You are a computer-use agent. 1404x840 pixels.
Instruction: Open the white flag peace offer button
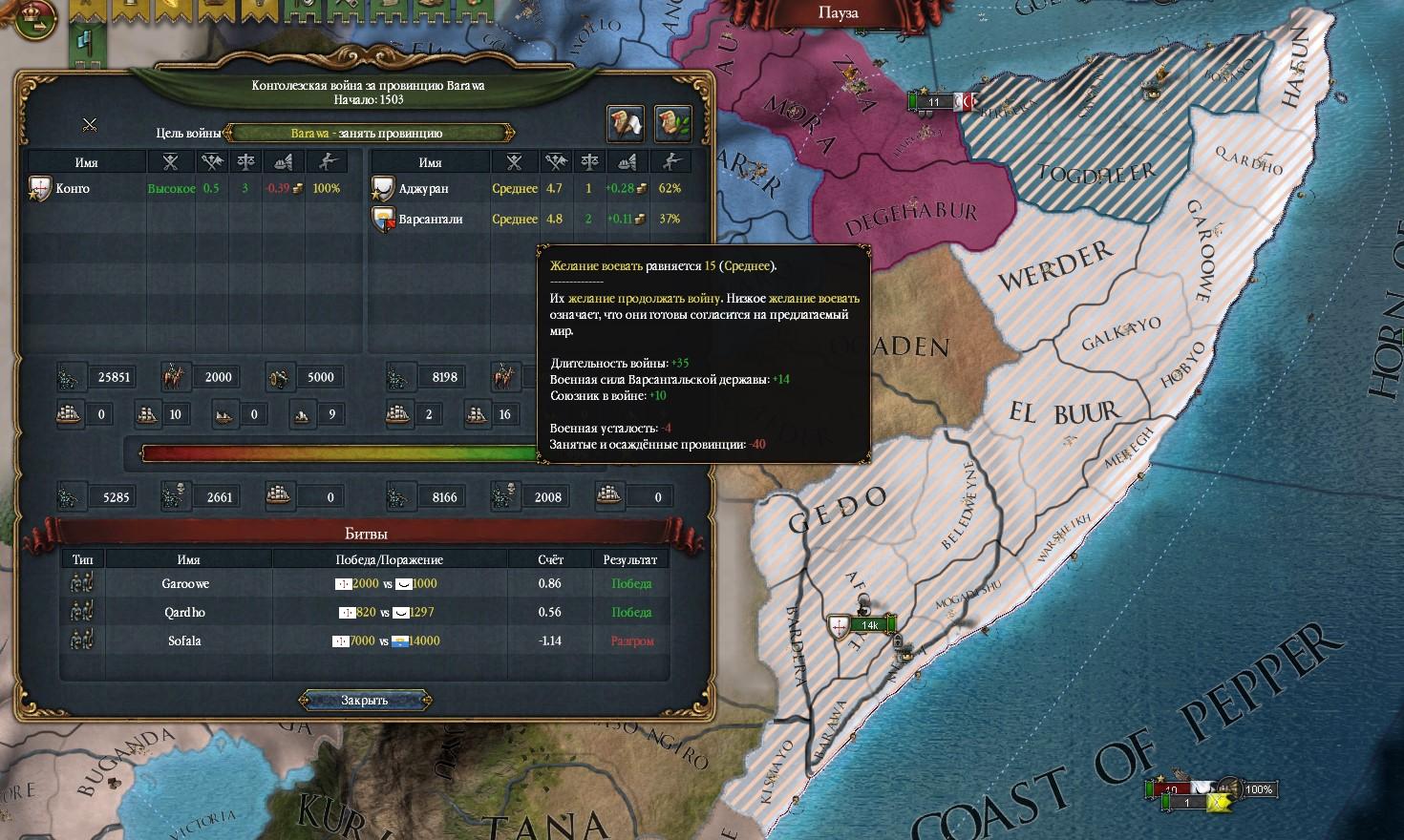[x=626, y=123]
